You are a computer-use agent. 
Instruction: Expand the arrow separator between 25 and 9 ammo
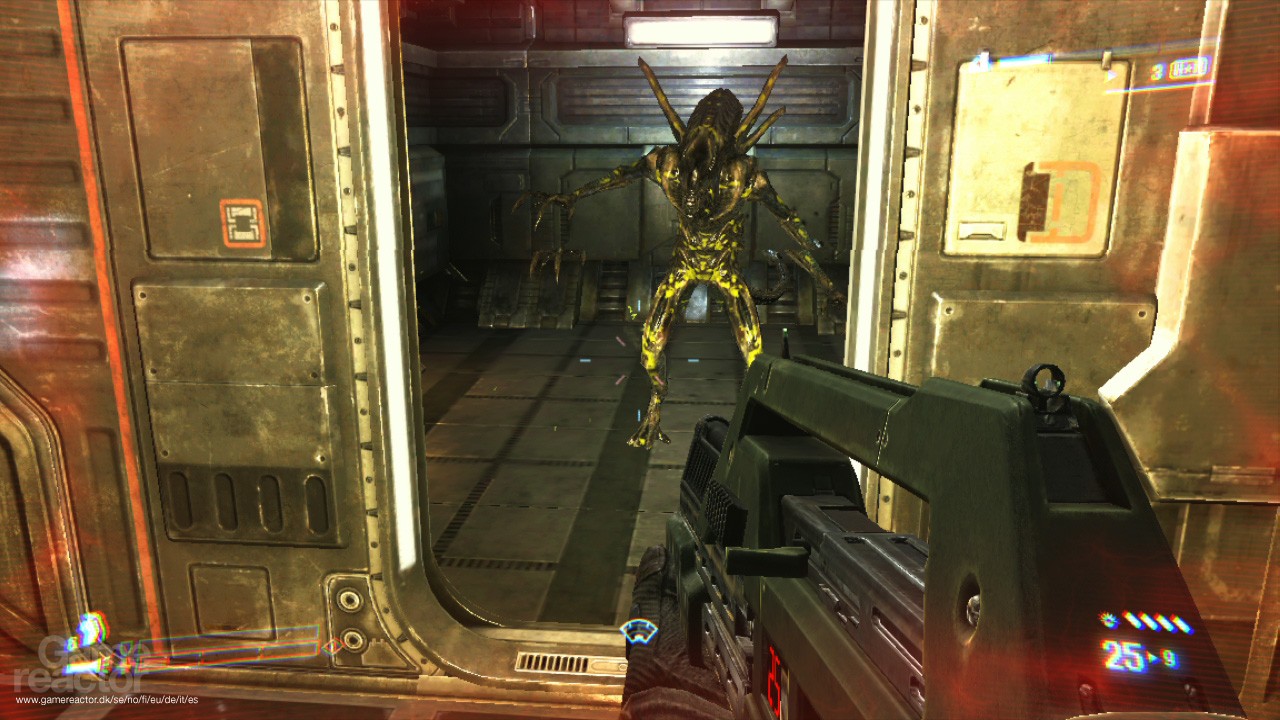click(1152, 658)
